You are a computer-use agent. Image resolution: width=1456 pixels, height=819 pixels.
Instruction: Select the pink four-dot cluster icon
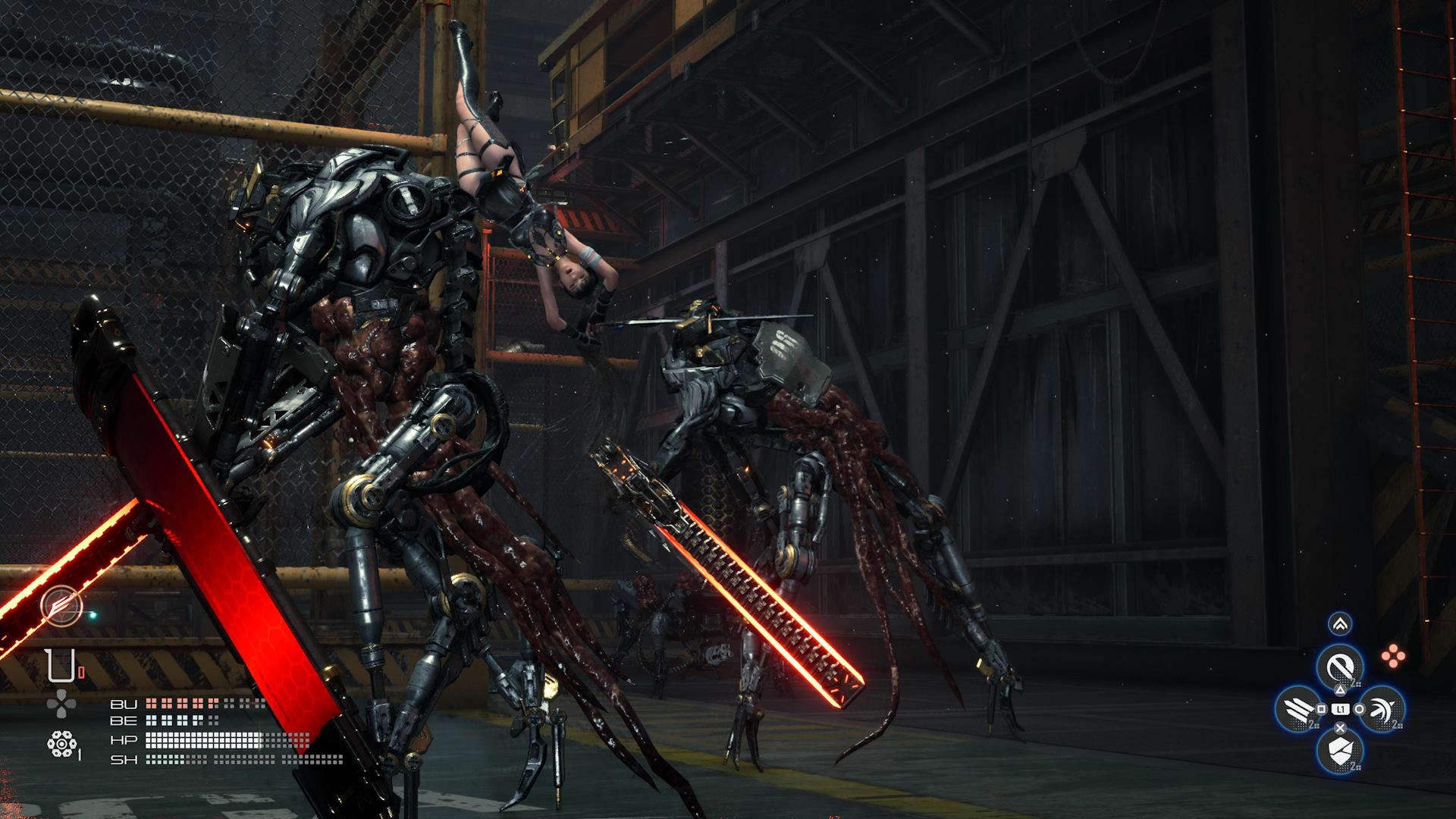click(1393, 657)
